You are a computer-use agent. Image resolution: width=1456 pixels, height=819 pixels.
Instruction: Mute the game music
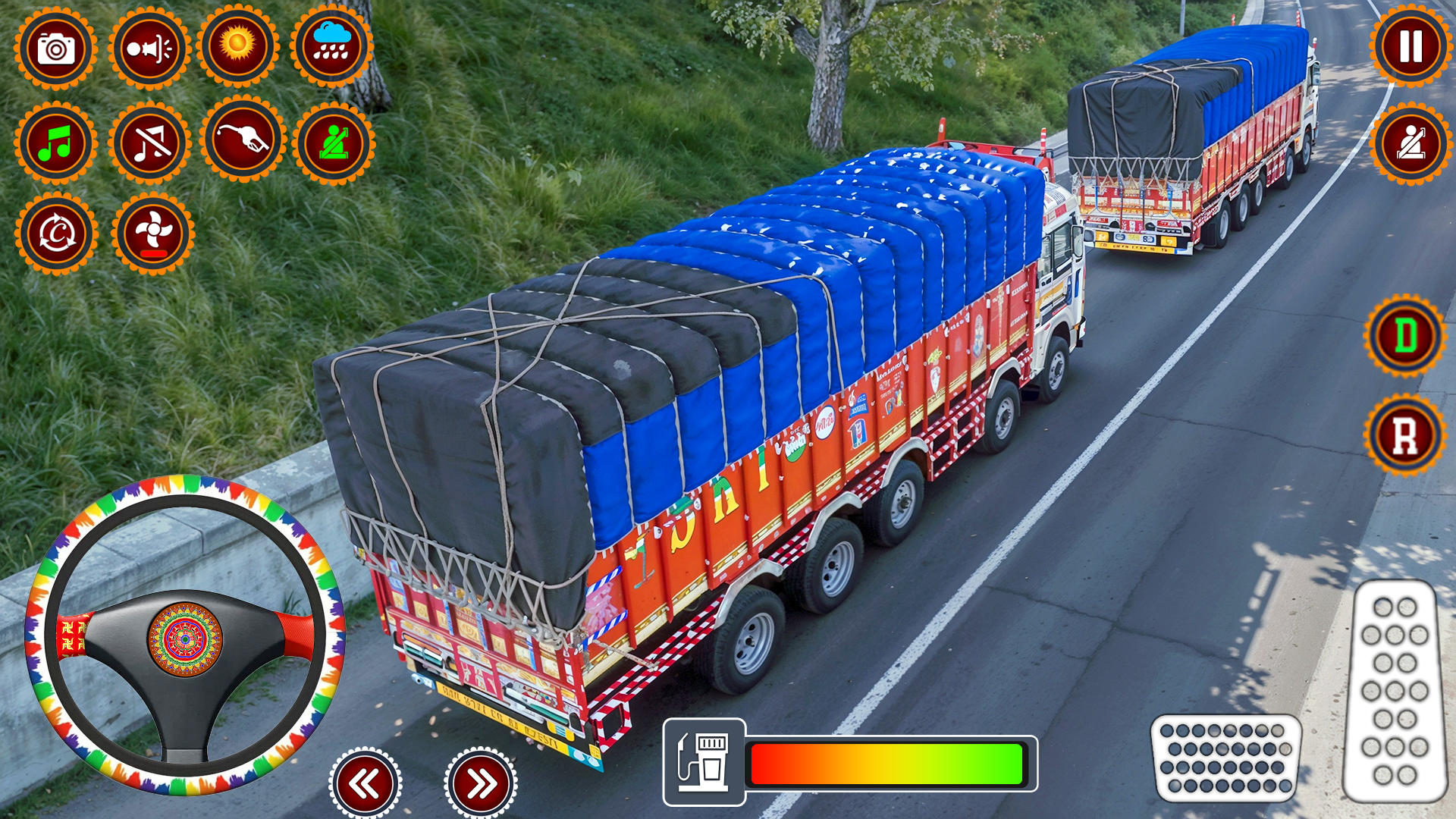150,144
